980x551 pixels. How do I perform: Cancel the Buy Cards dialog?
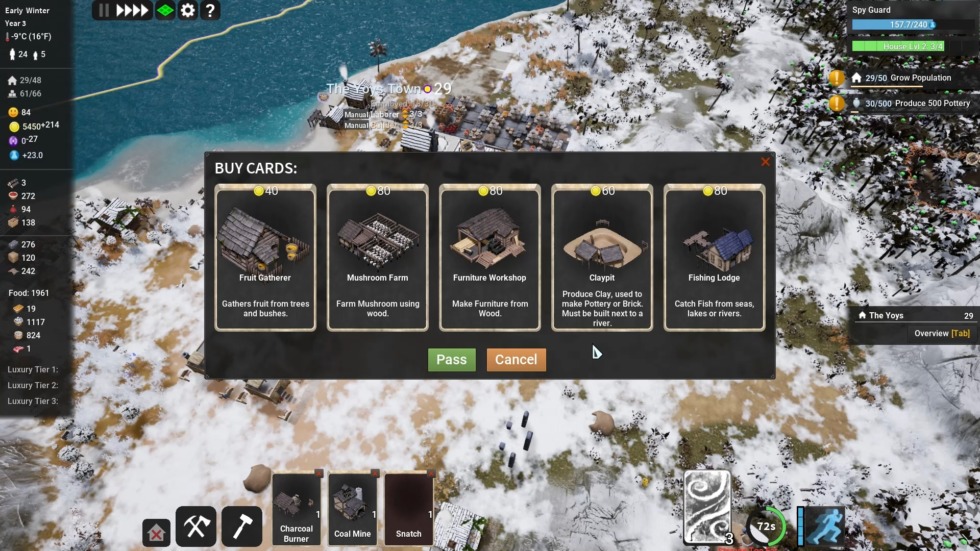click(516, 360)
